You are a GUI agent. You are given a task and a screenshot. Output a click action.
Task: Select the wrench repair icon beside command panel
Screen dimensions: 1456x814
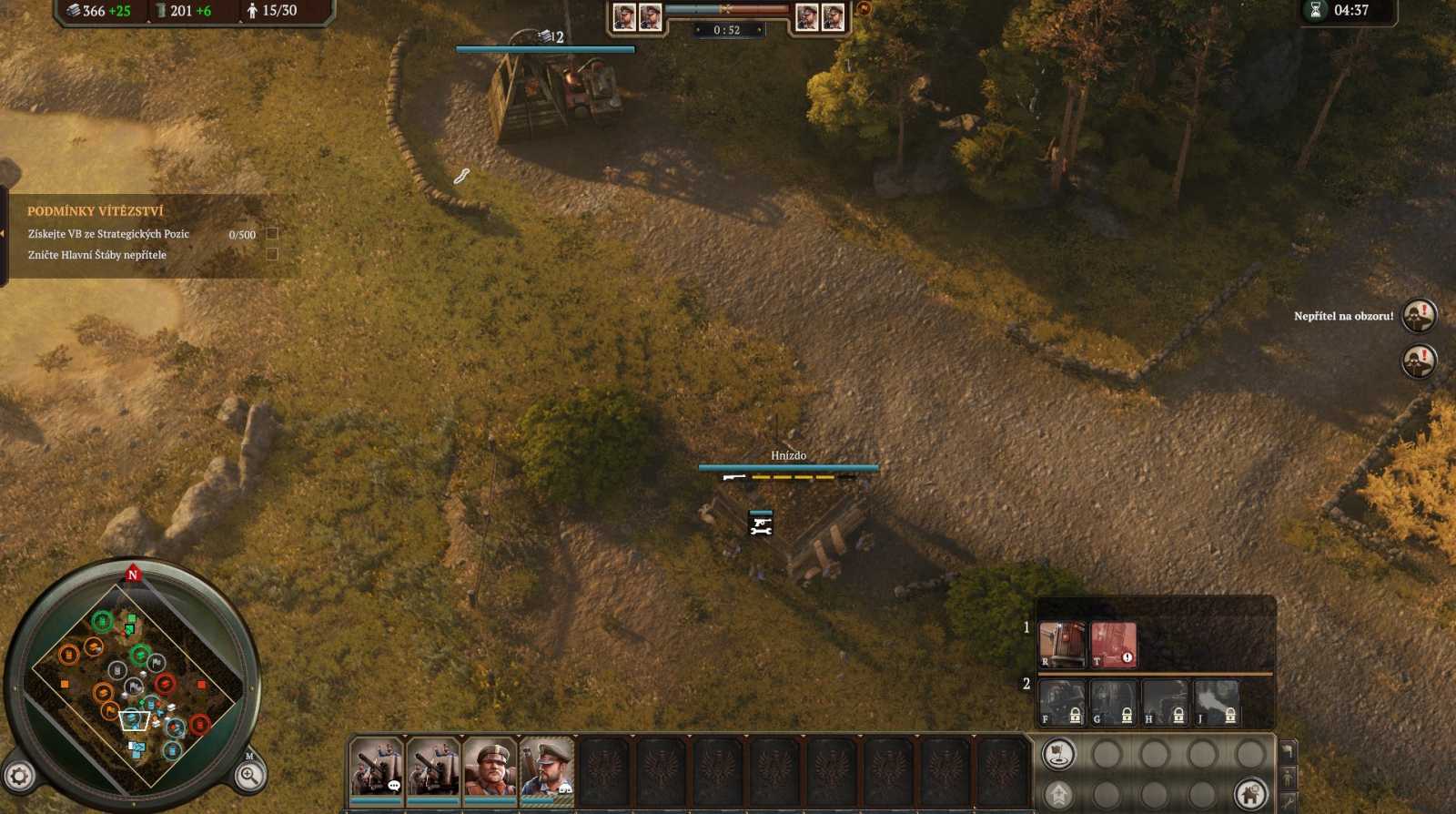pyautogui.click(x=1287, y=801)
